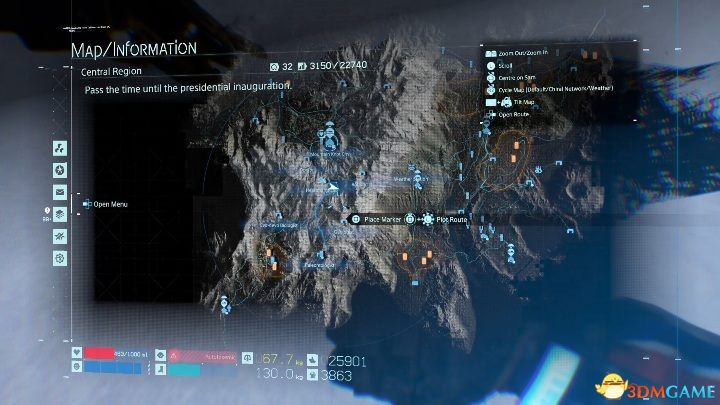Select the gear settings icon in sidebar
The width and height of the screenshot is (720, 405).
(60, 257)
